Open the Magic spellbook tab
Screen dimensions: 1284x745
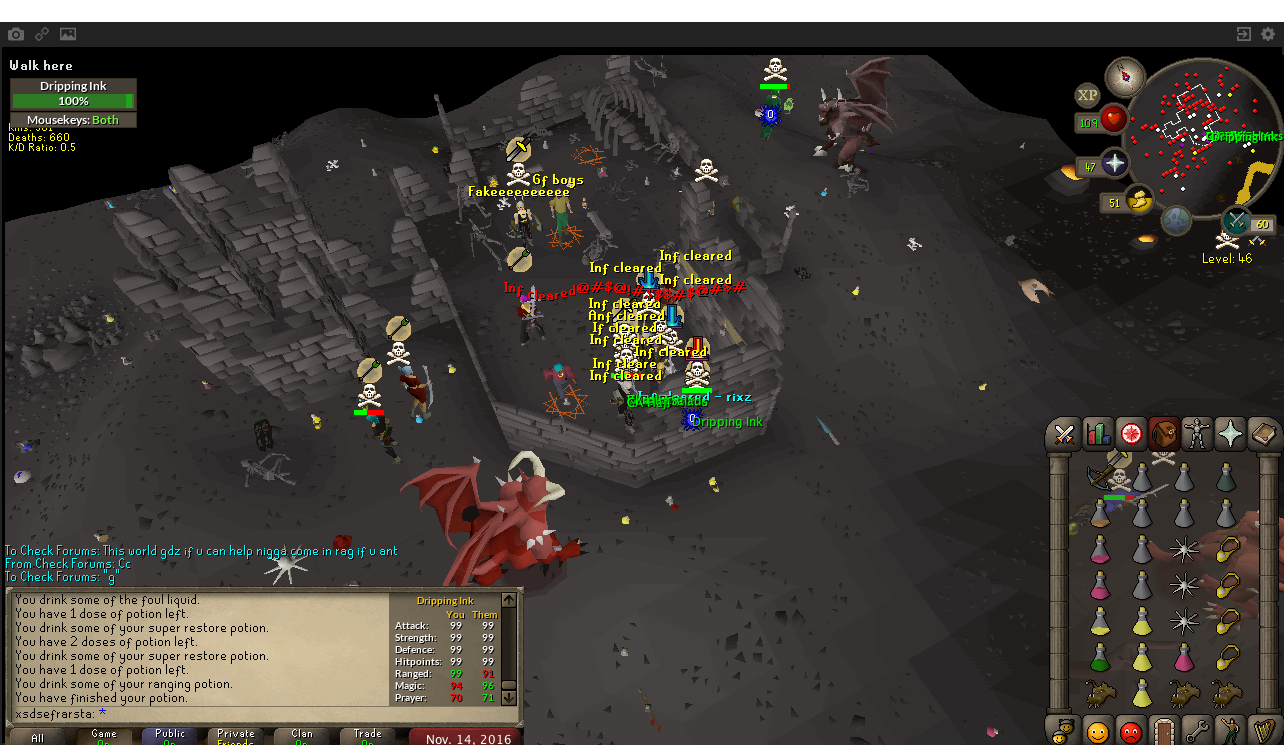(x=1262, y=434)
